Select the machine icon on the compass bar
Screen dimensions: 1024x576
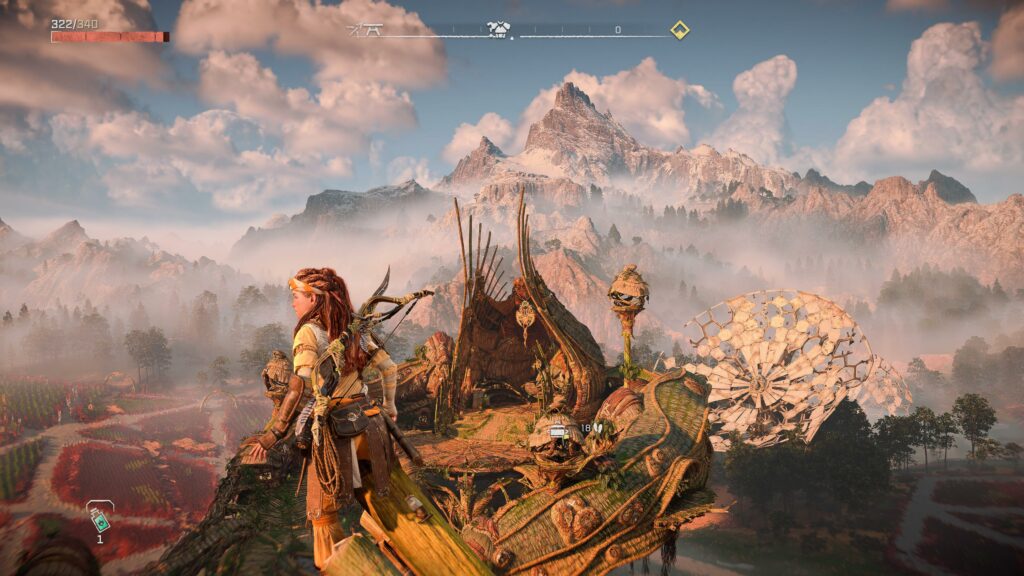pyautogui.click(x=499, y=29)
